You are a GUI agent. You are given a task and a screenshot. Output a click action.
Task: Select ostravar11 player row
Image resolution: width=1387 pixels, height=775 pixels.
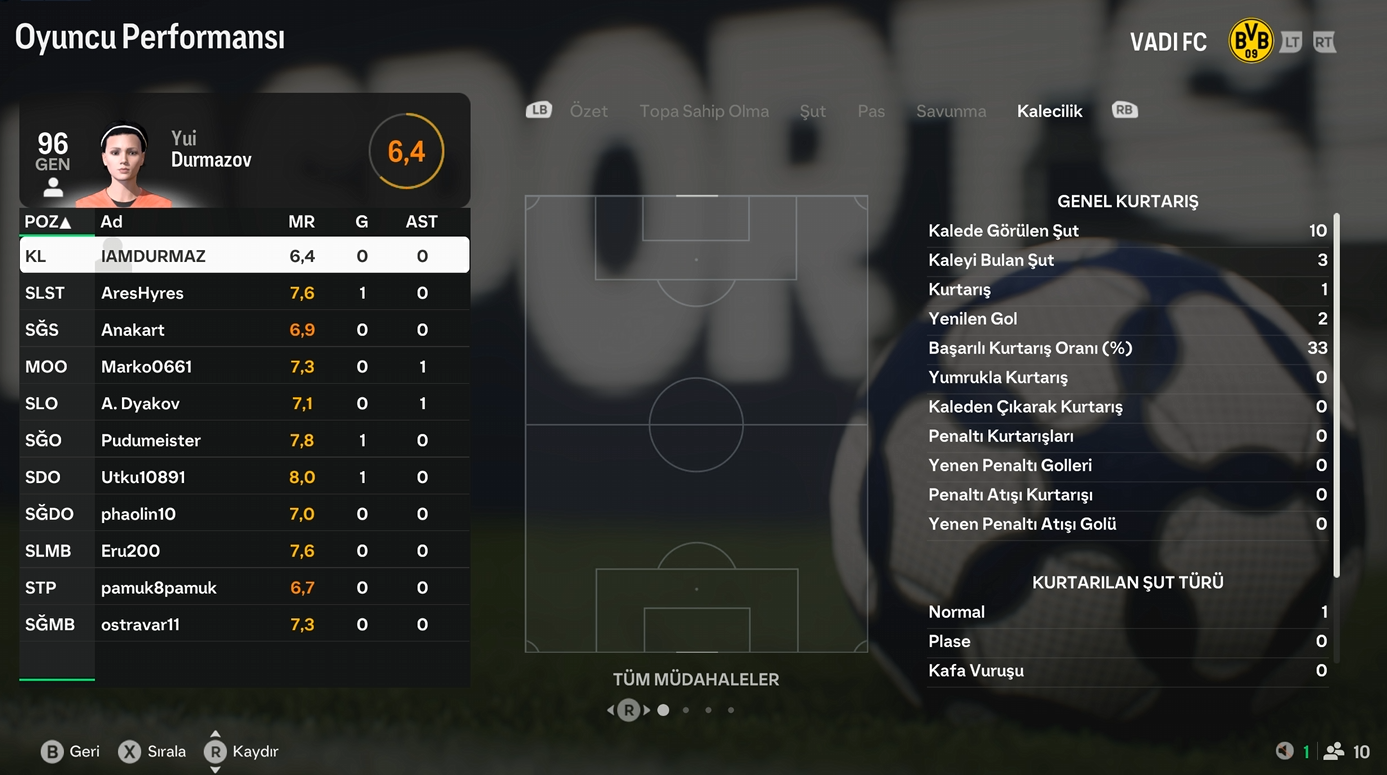pyautogui.click(x=244, y=625)
